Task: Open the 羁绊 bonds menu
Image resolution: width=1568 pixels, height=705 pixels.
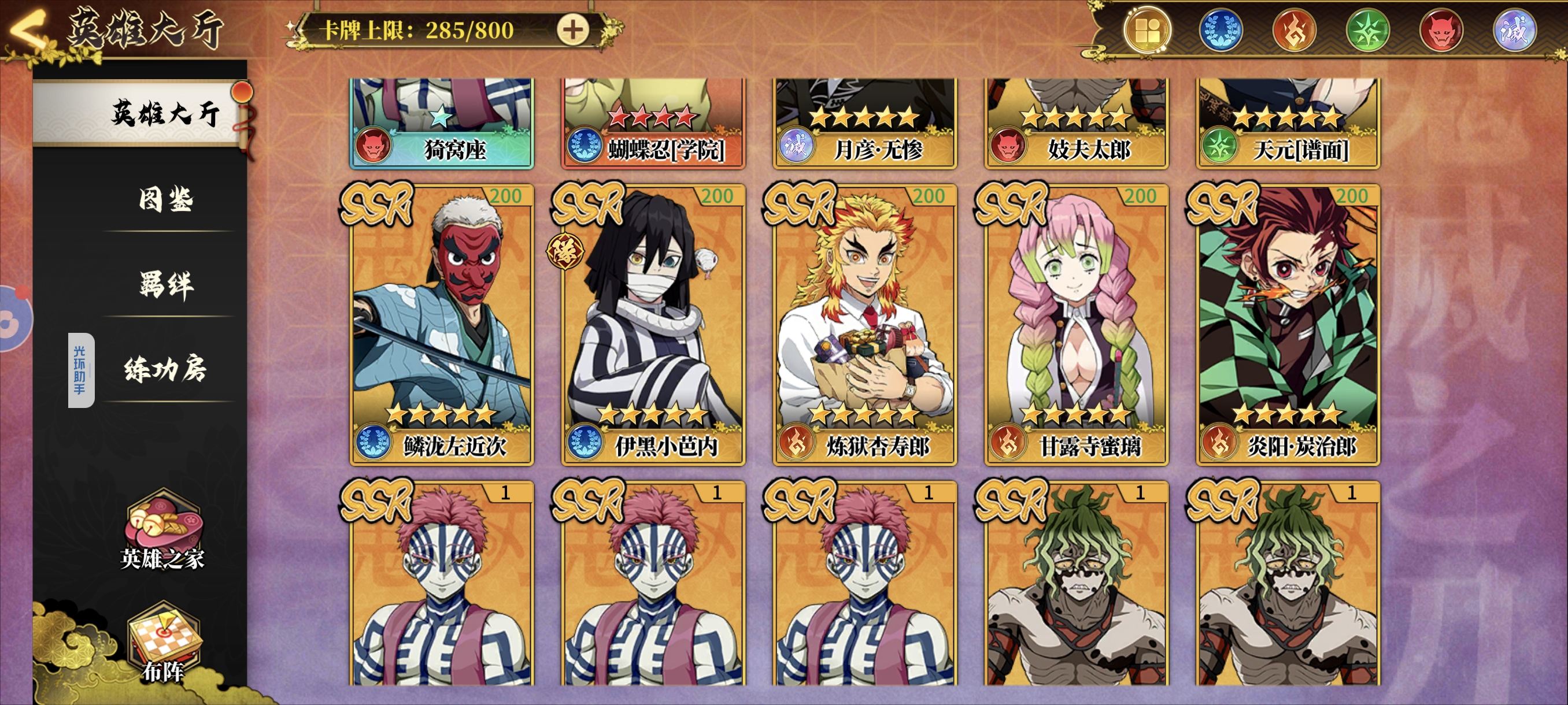Action: click(x=165, y=284)
